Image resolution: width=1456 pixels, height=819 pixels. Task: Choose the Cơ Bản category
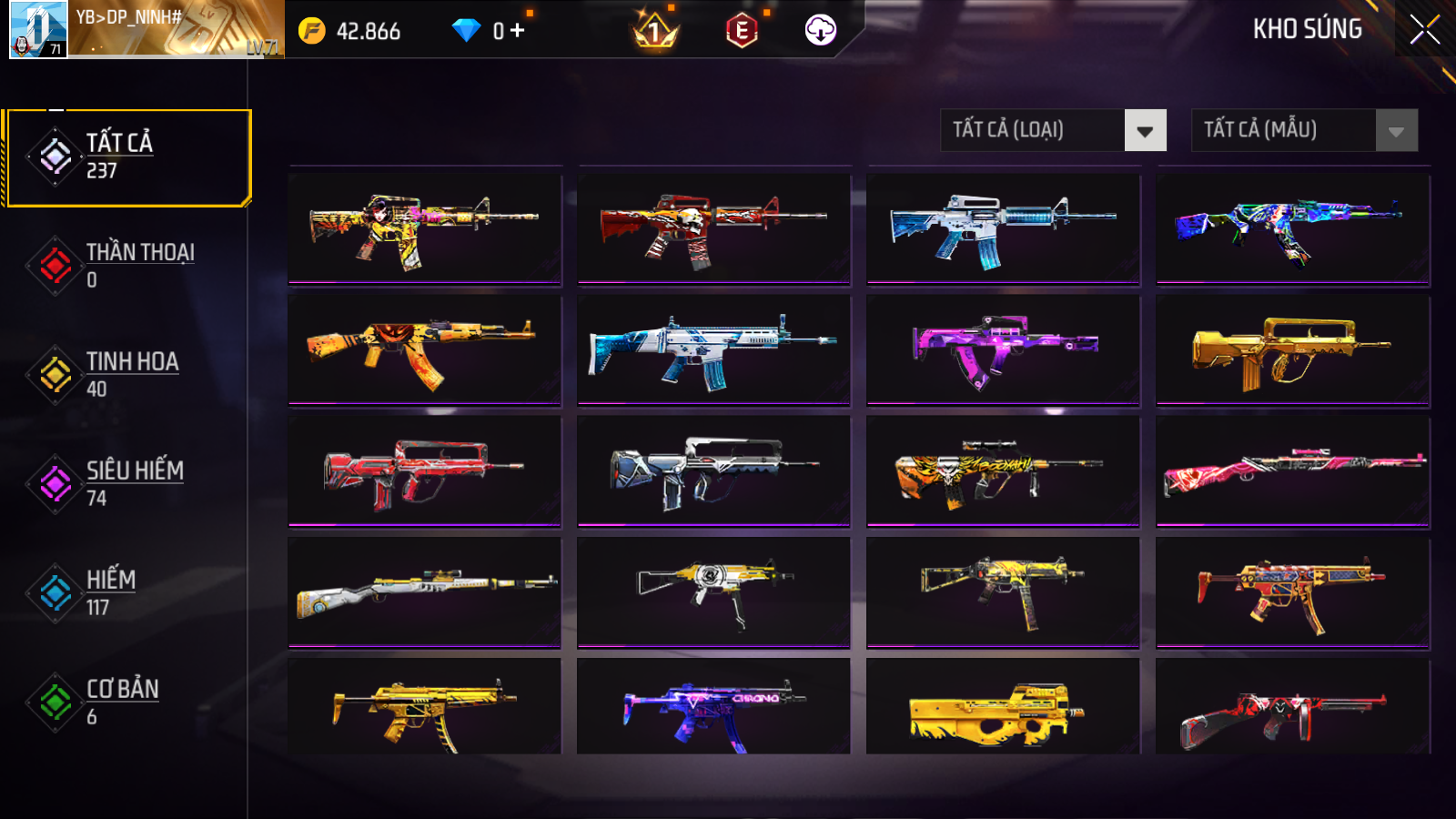[x=127, y=703]
